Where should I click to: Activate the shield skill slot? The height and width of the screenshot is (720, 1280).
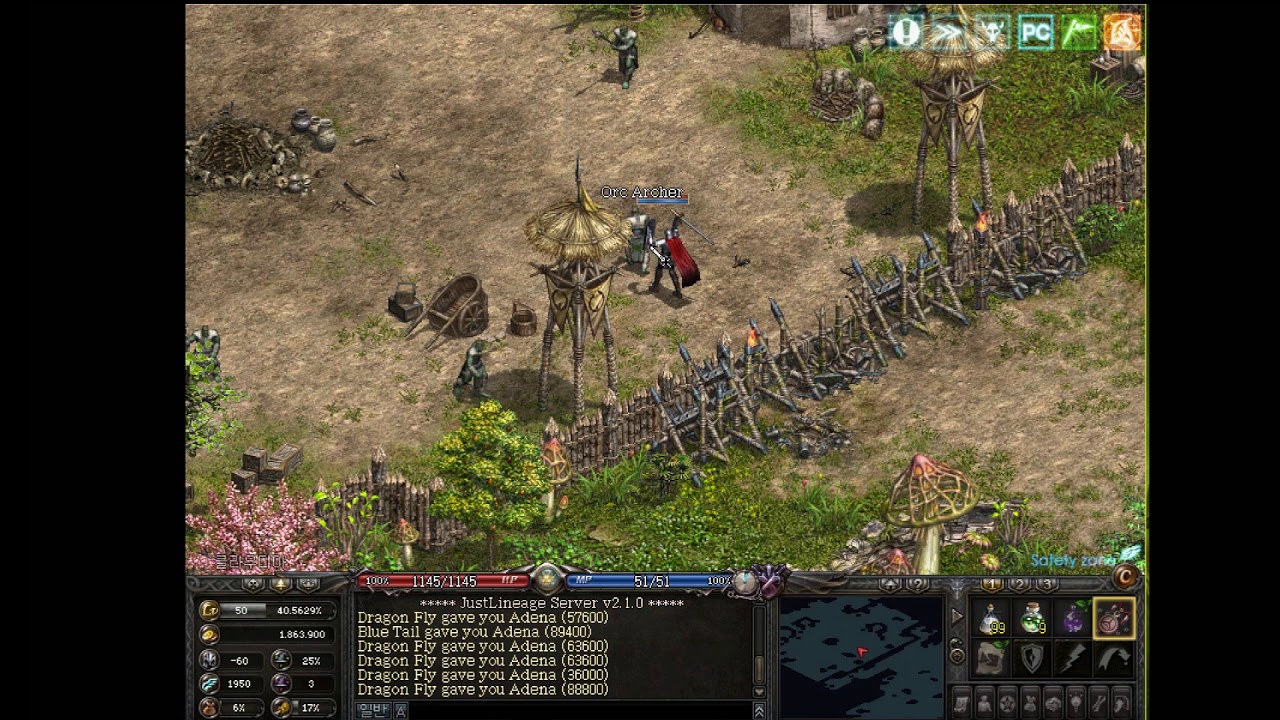coord(1032,658)
